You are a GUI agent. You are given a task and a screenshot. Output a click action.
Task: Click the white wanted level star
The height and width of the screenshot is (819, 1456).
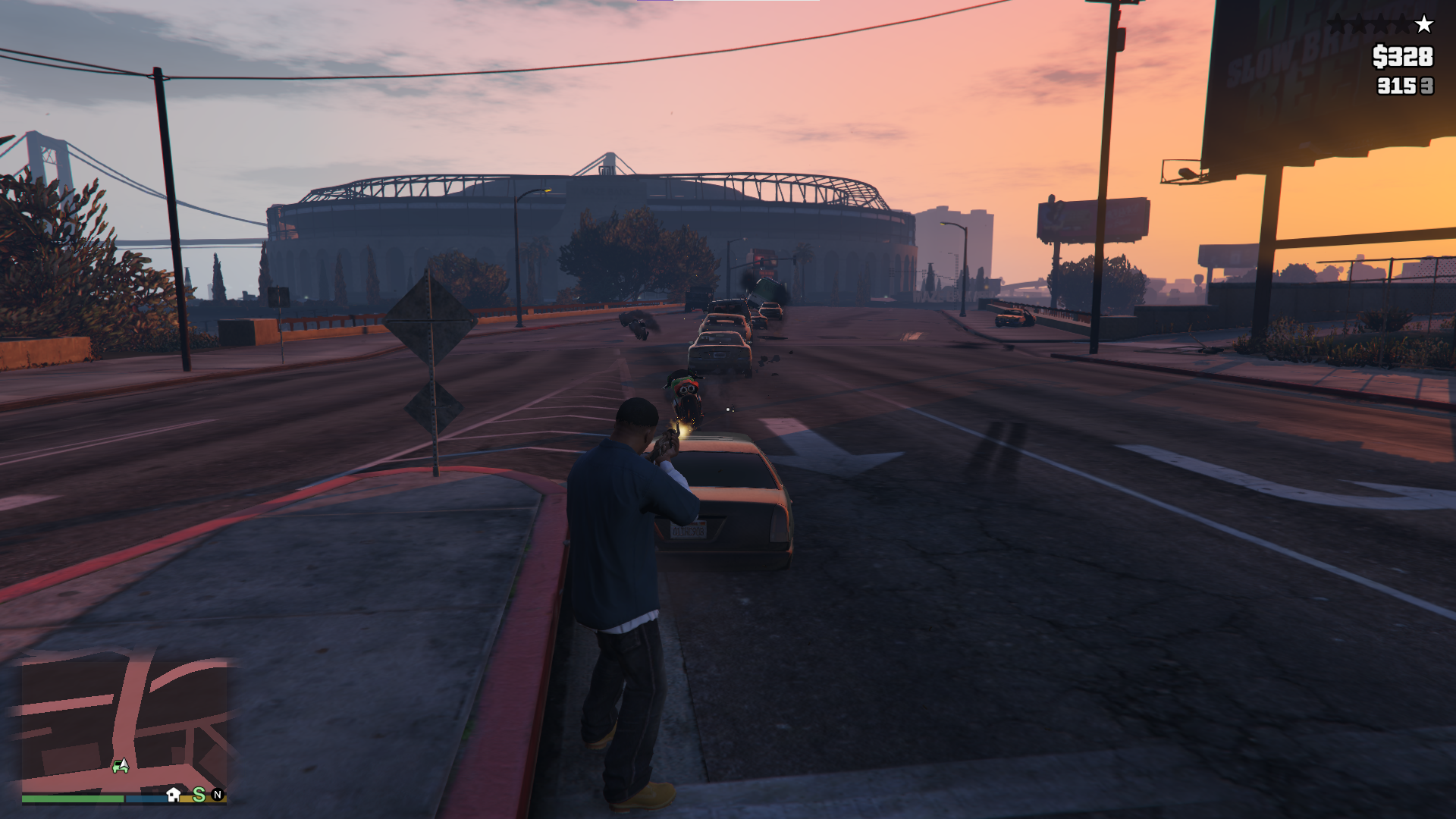coord(1423,24)
